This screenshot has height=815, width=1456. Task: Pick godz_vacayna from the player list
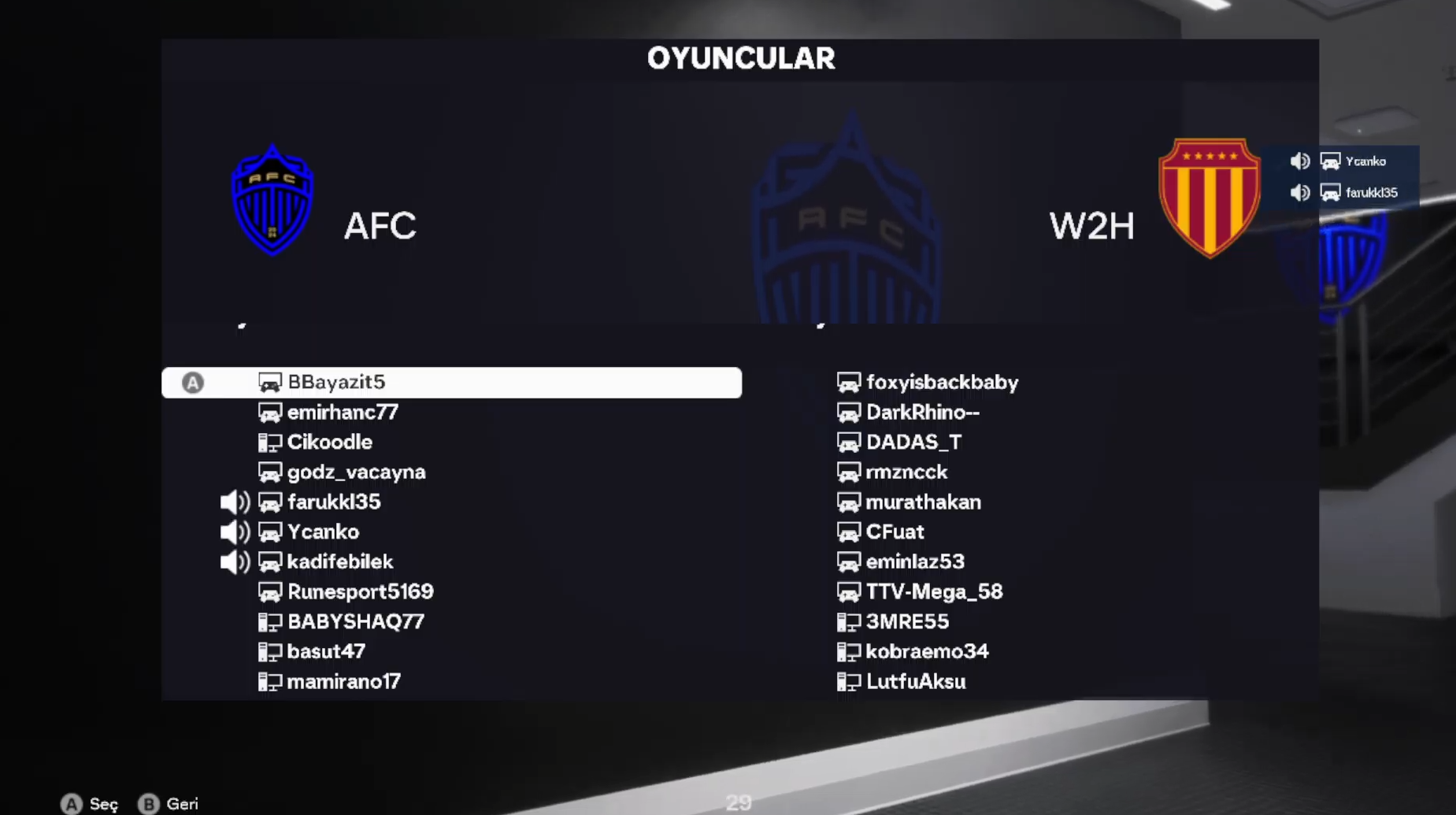point(356,472)
